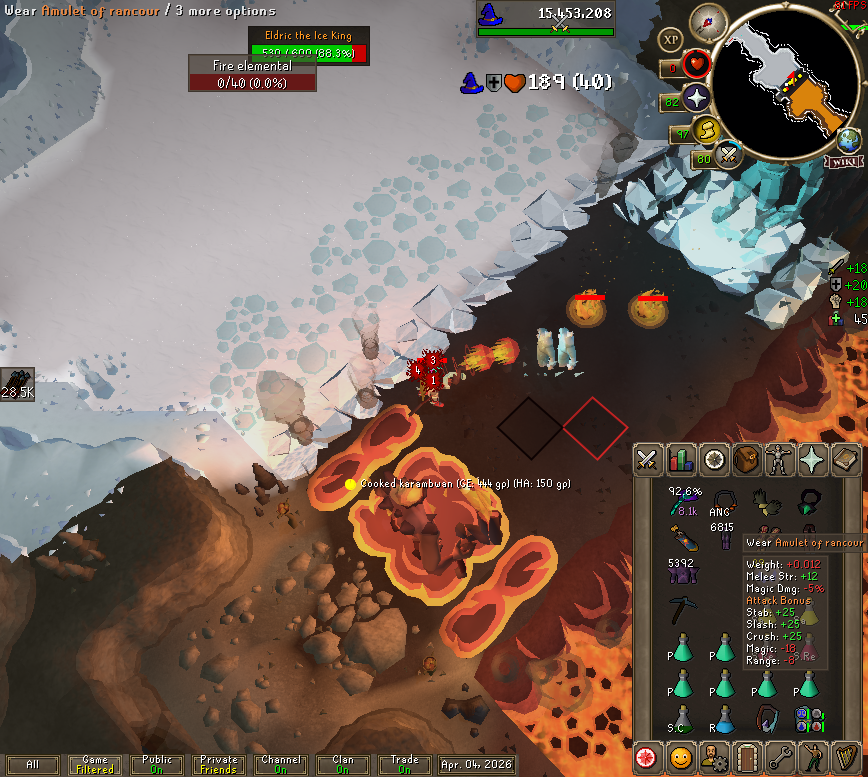Open the Logout door tab
The image size is (868, 777).
(746, 757)
